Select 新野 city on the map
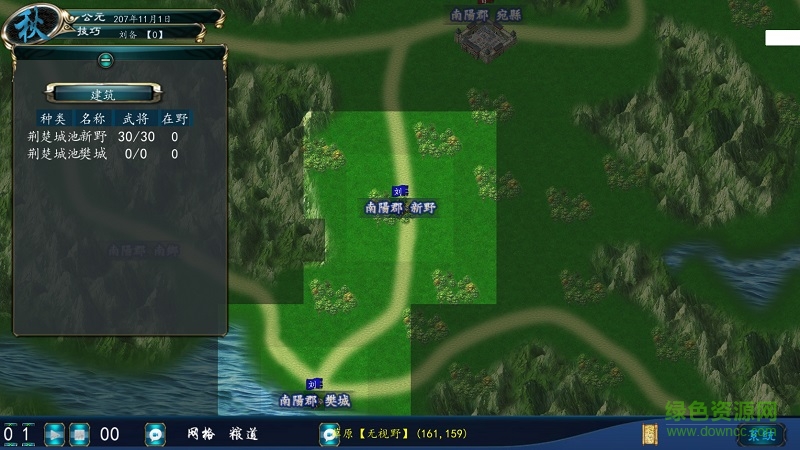 pyautogui.click(x=401, y=207)
